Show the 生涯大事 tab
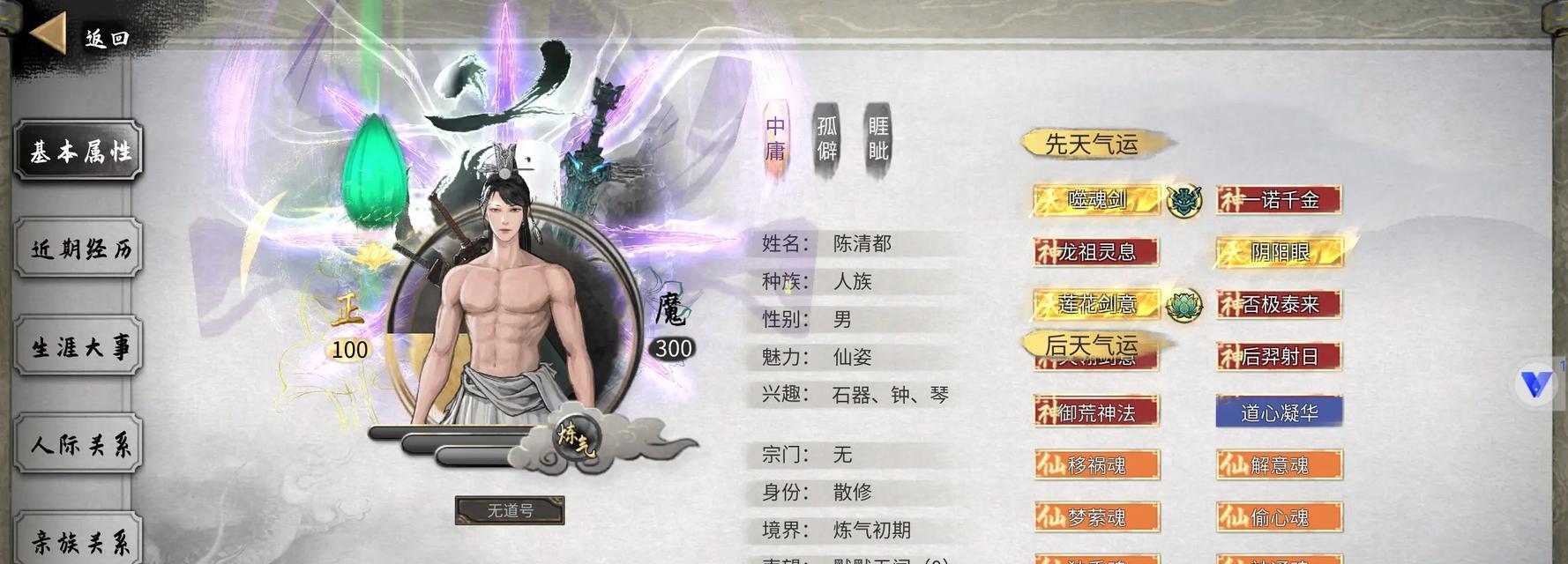Screen dimensions: 1568x564 (79, 347)
